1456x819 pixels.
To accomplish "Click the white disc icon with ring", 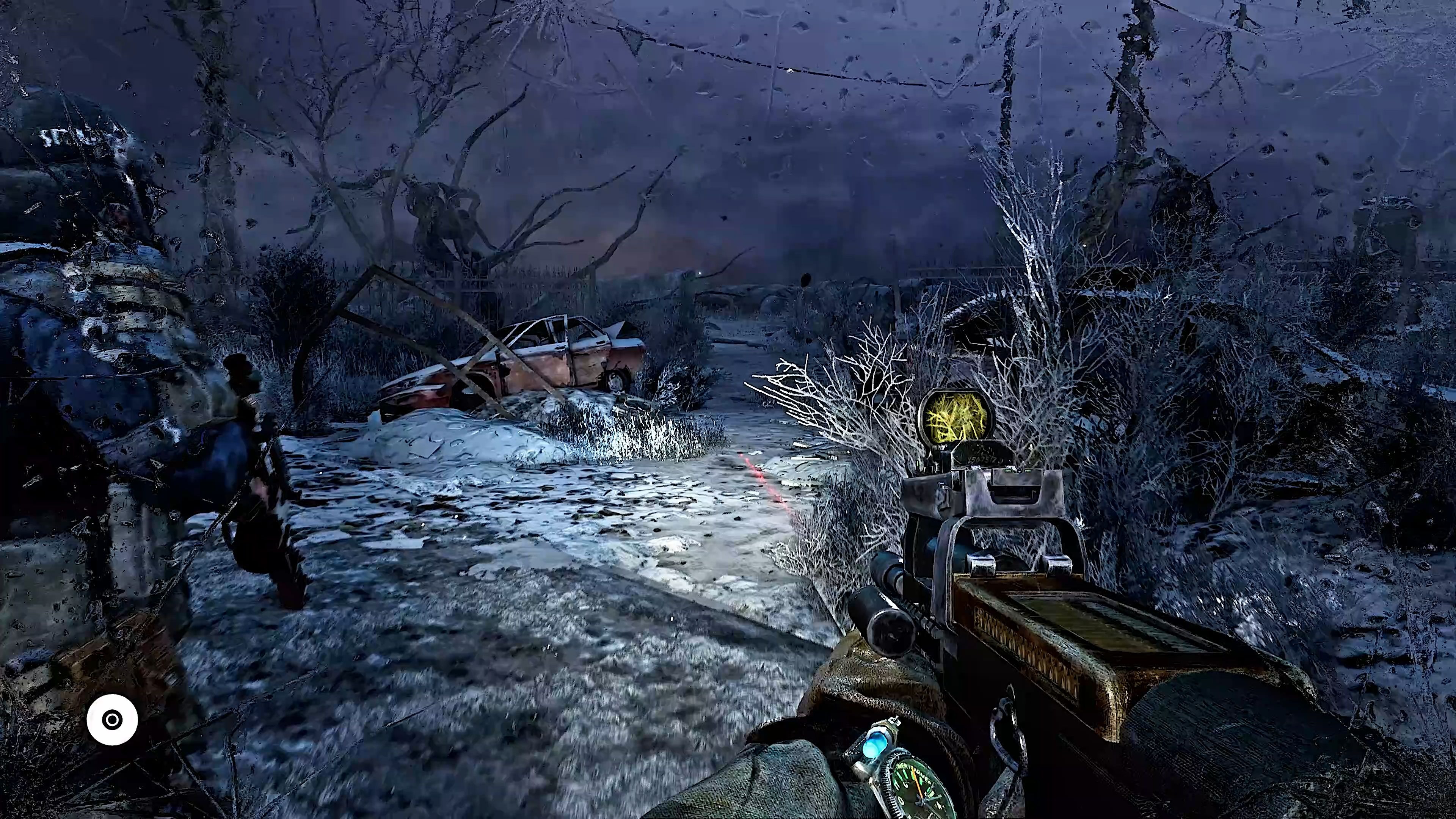I will (112, 720).
